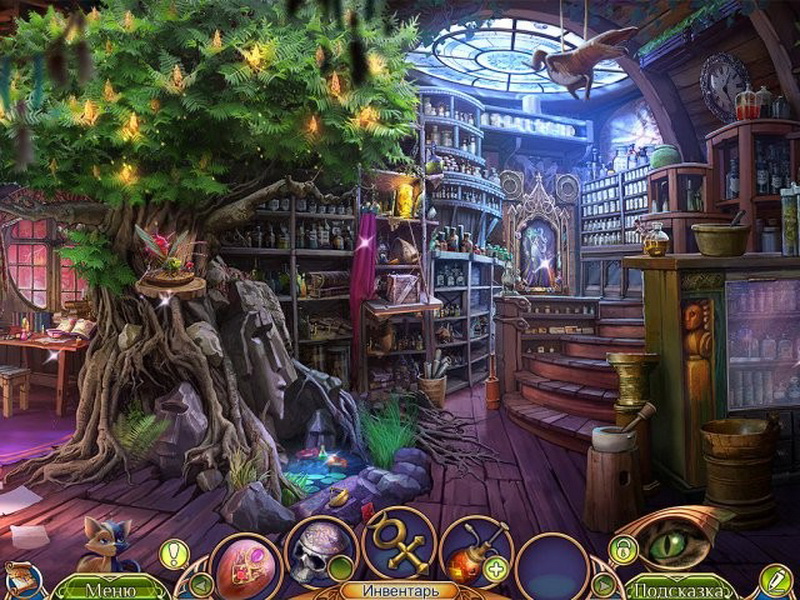The width and height of the screenshot is (800, 600).
Task: Click the green plus on the flask item
Action: click(x=495, y=570)
